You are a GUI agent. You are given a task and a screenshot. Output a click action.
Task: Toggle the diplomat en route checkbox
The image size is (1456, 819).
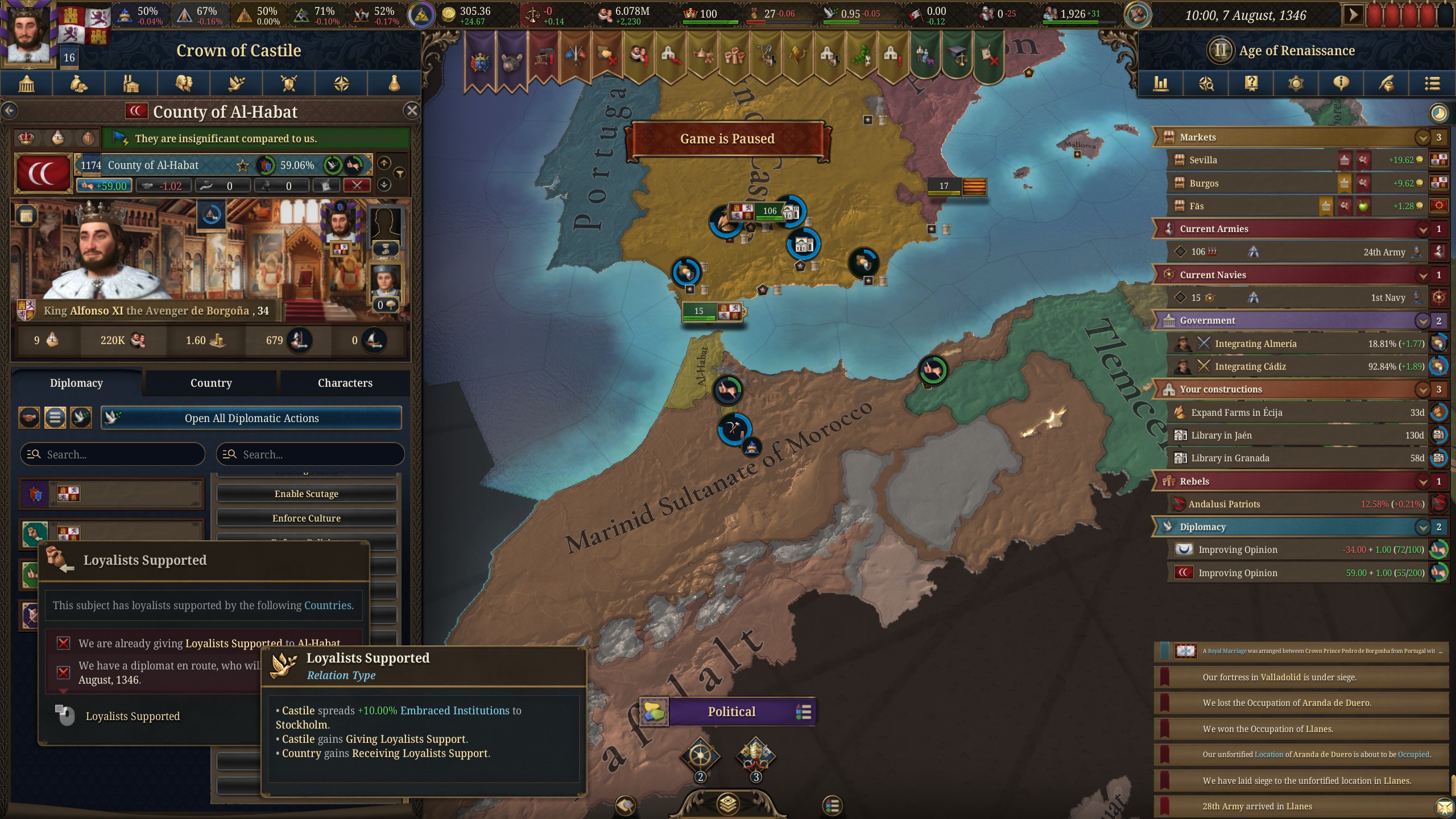(63, 672)
